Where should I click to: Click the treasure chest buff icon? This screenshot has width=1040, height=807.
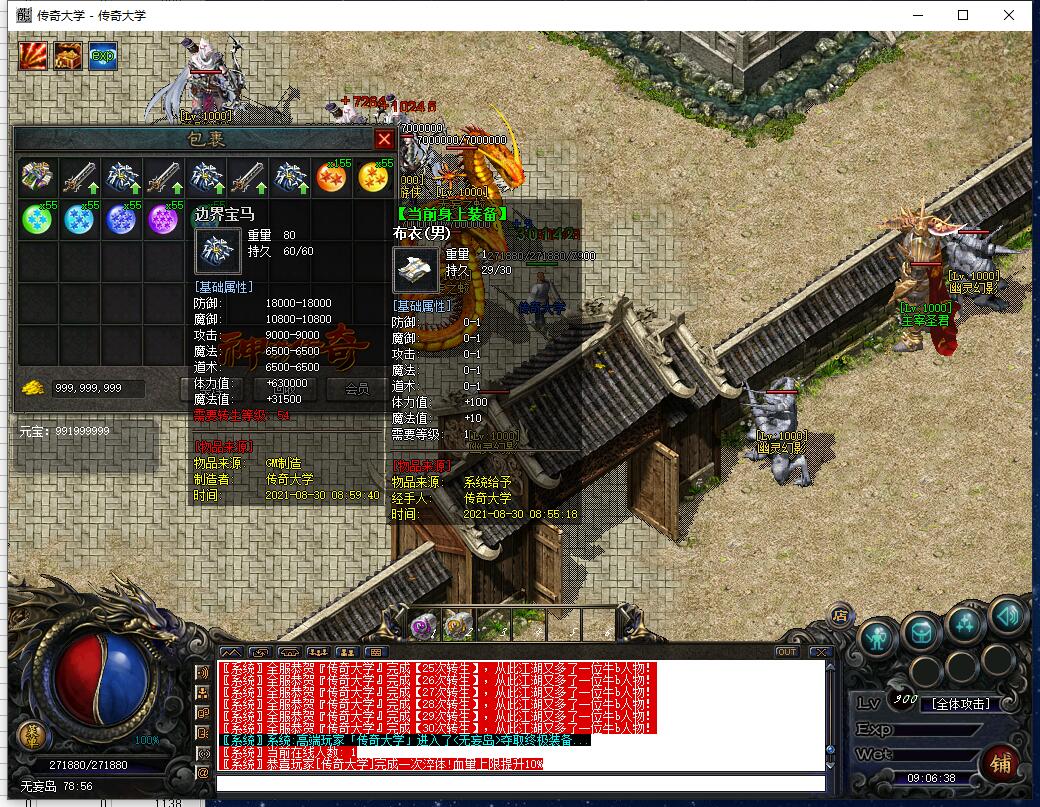(x=68, y=56)
